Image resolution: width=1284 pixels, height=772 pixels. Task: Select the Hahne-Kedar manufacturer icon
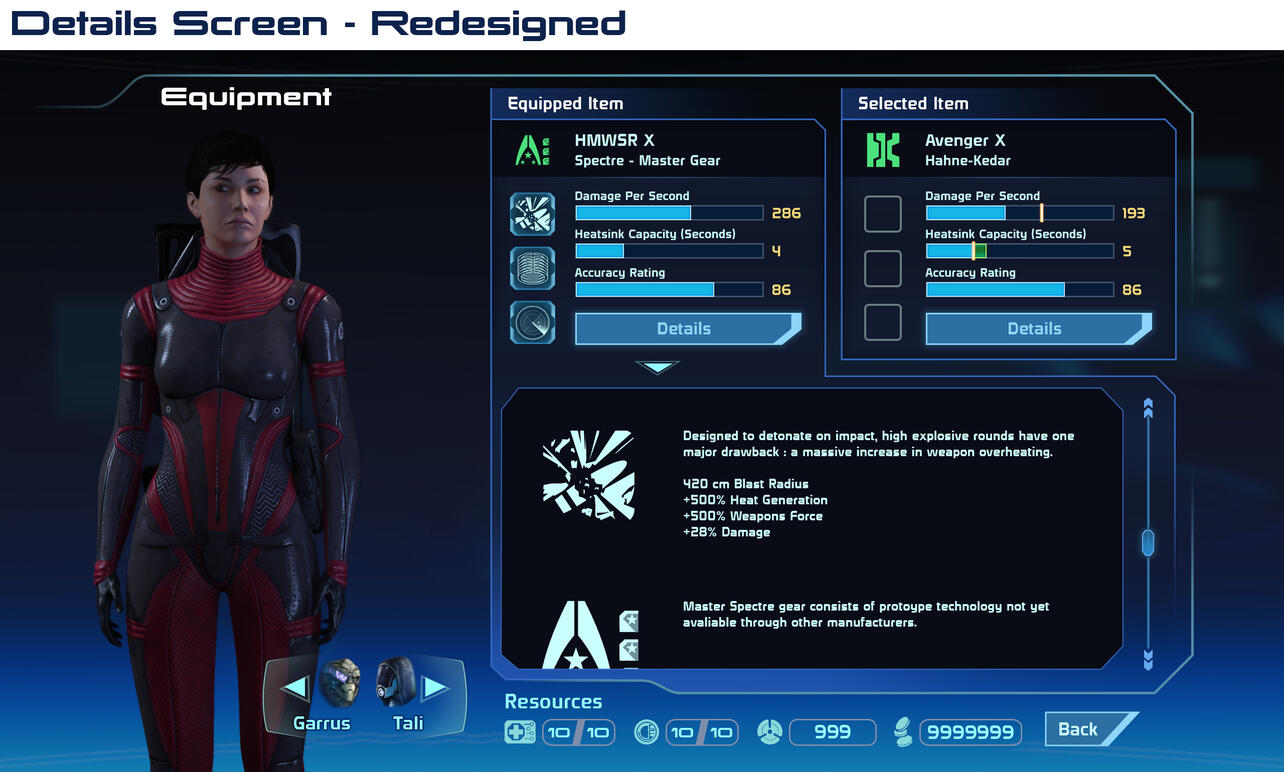tap(883, 150)
